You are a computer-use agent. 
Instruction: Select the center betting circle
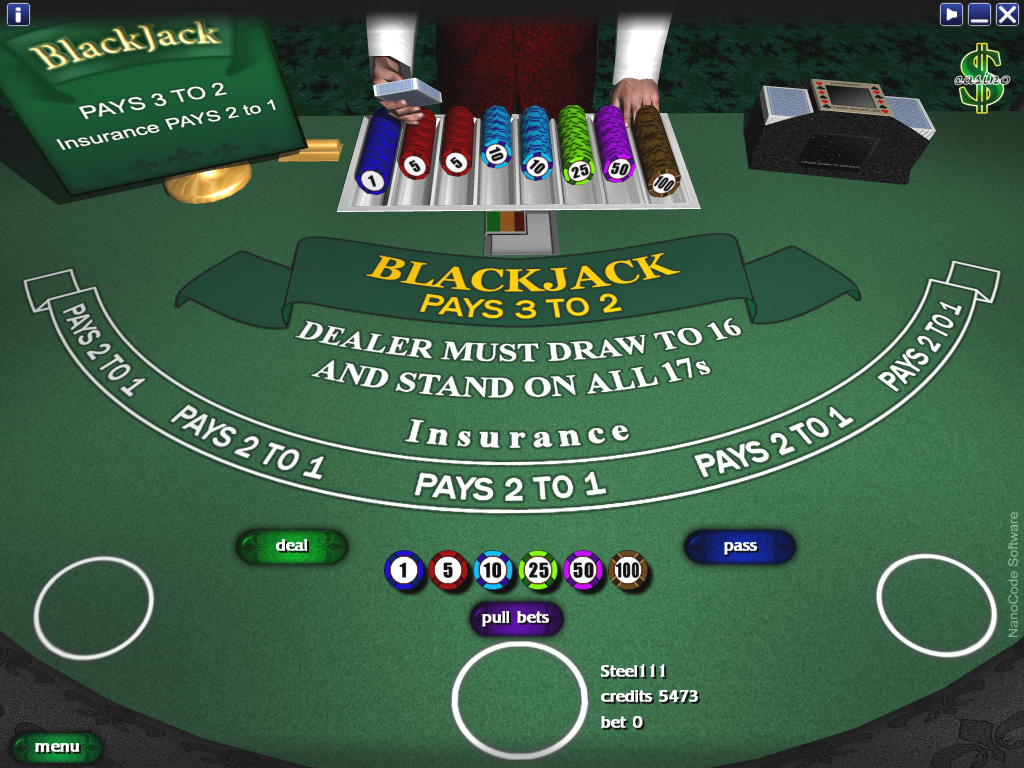coord(519,699)
